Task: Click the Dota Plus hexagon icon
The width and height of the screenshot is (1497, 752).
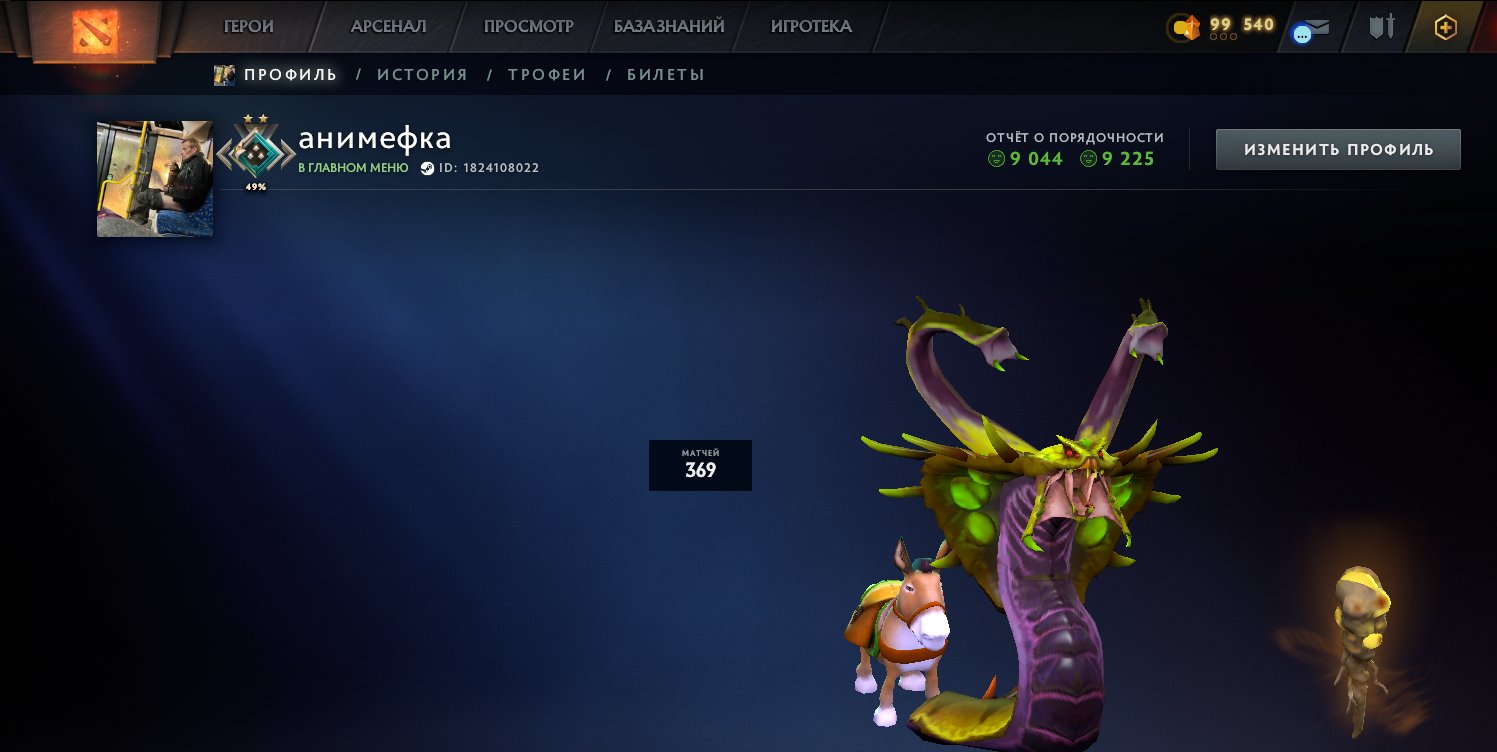Action: click(x=1448, y=27)
